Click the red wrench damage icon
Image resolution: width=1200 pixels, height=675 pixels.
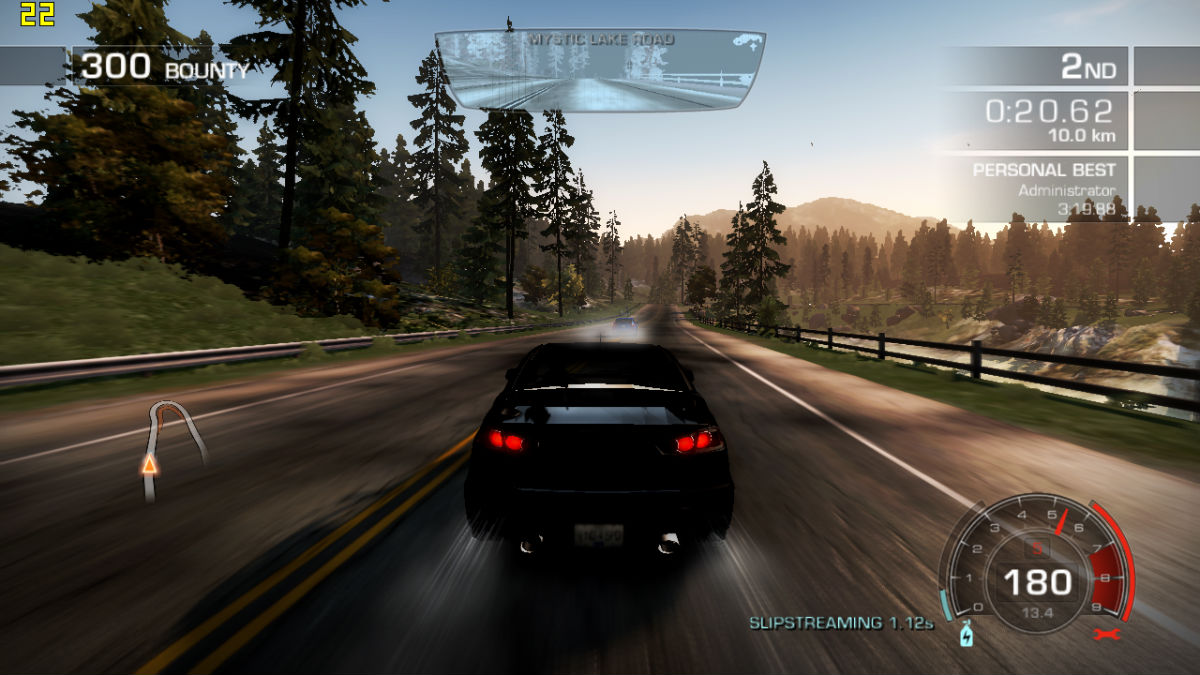1105,634
